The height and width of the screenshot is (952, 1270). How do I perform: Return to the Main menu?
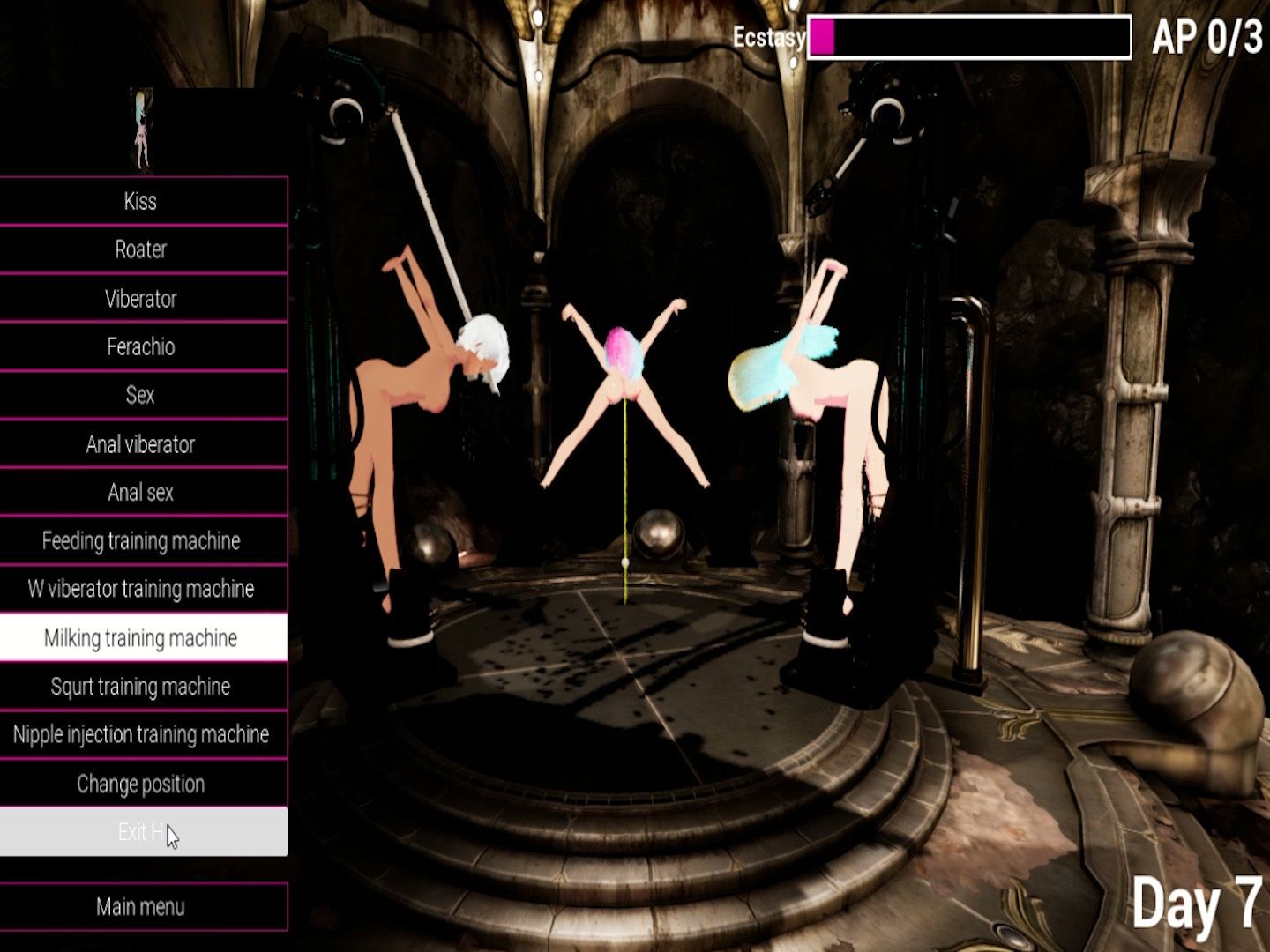(141, 906)
